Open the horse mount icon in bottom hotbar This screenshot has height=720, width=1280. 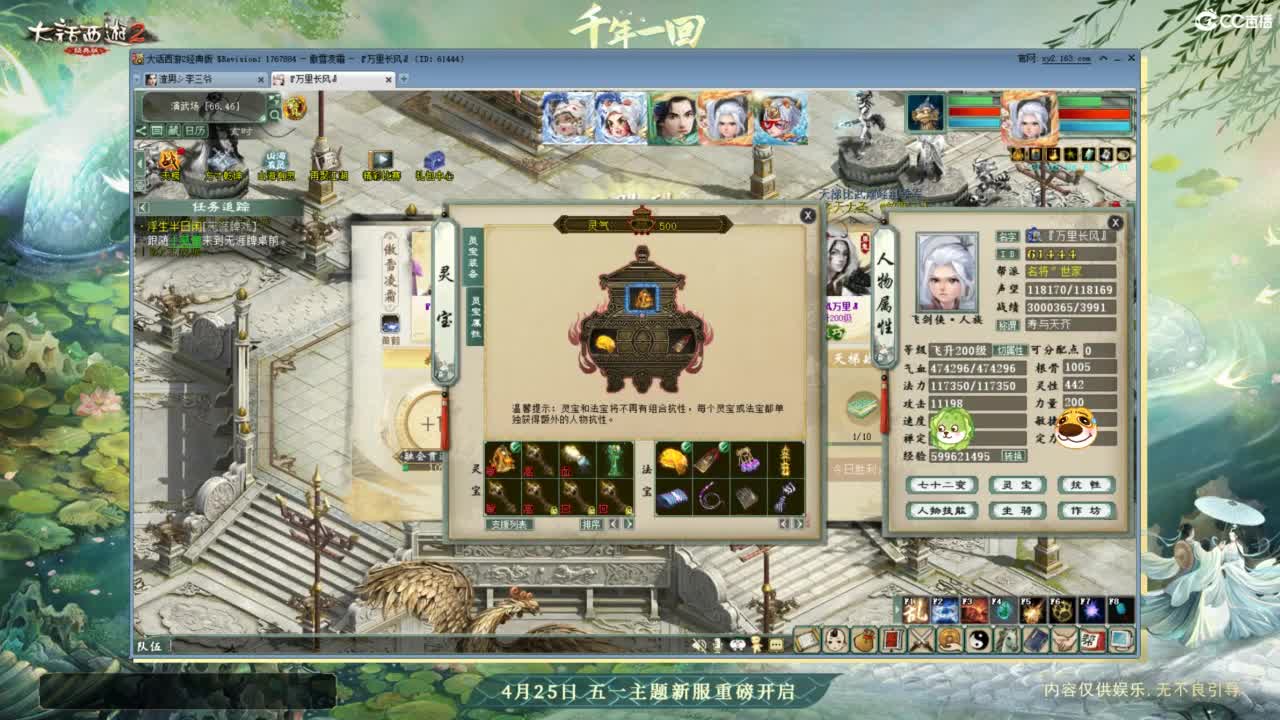(x=1008, y=639)
